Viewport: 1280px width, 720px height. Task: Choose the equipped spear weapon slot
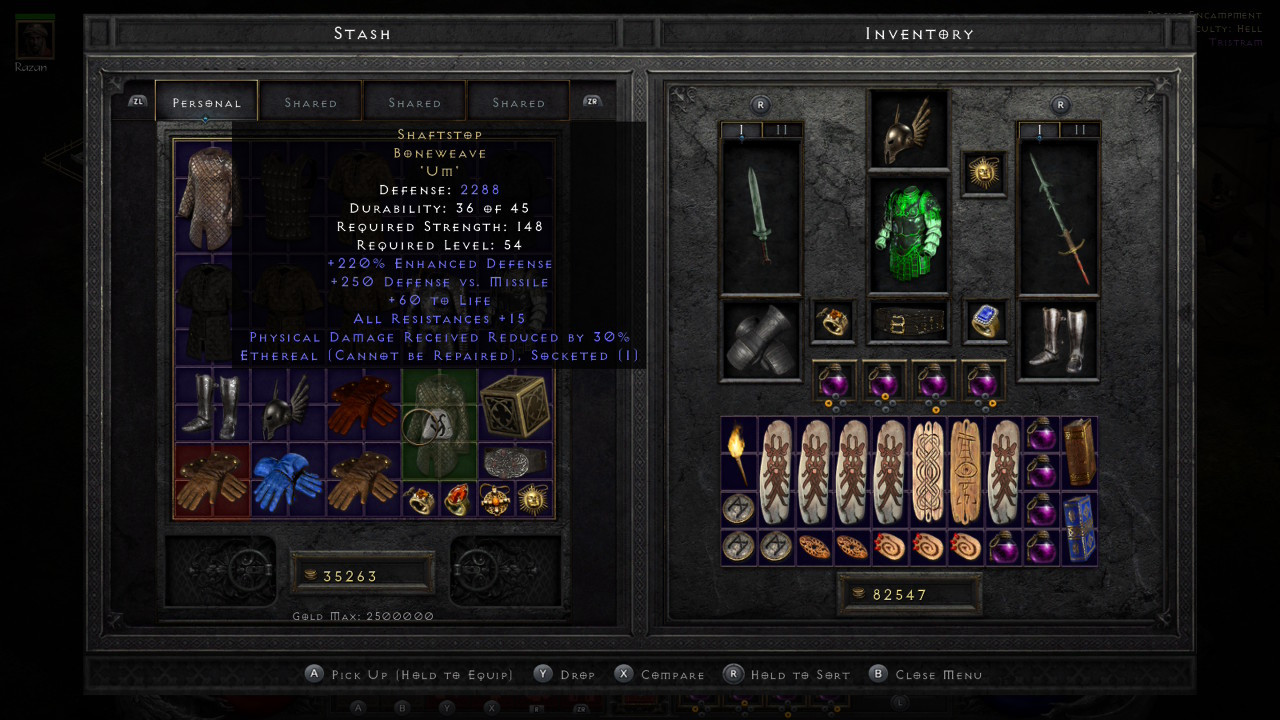(1058, 216)
